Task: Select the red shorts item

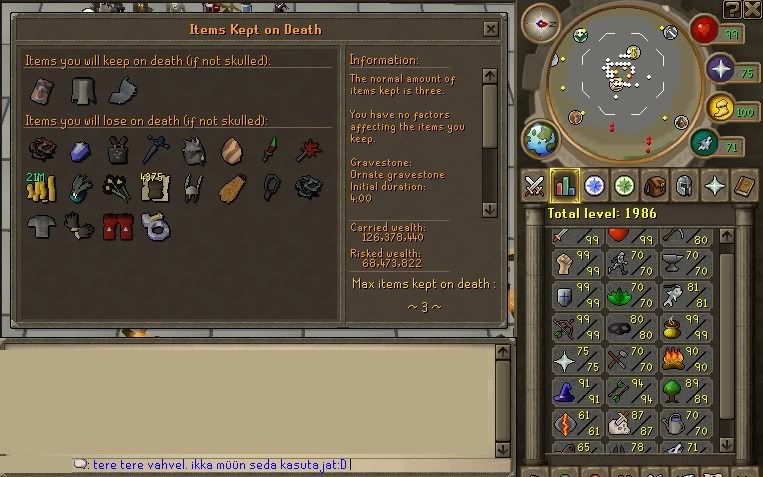Action: click(x=119, y=226)
